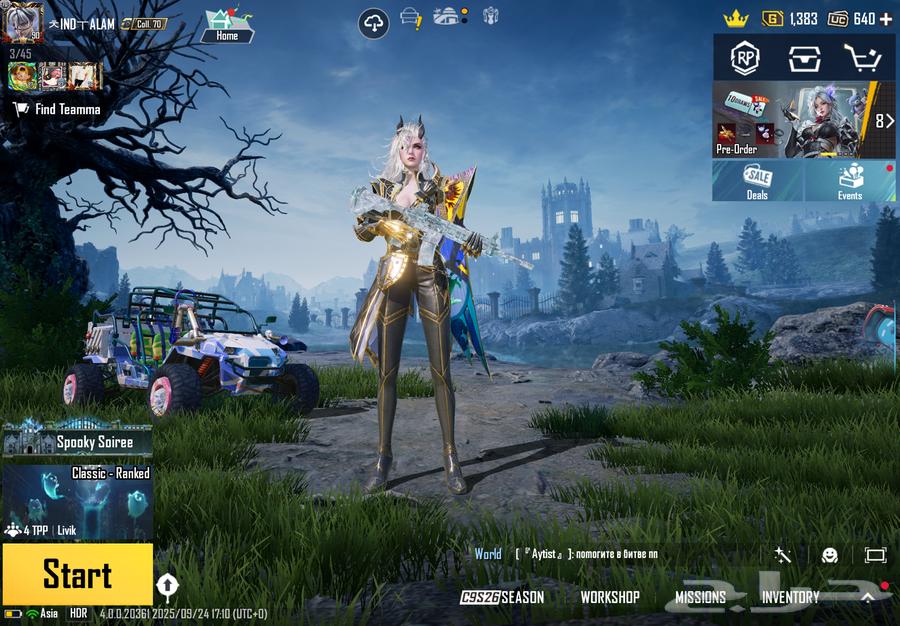Open the Deals sale panel
The width and height of the screenshot is (900, 626).
[x=757, y=181]
